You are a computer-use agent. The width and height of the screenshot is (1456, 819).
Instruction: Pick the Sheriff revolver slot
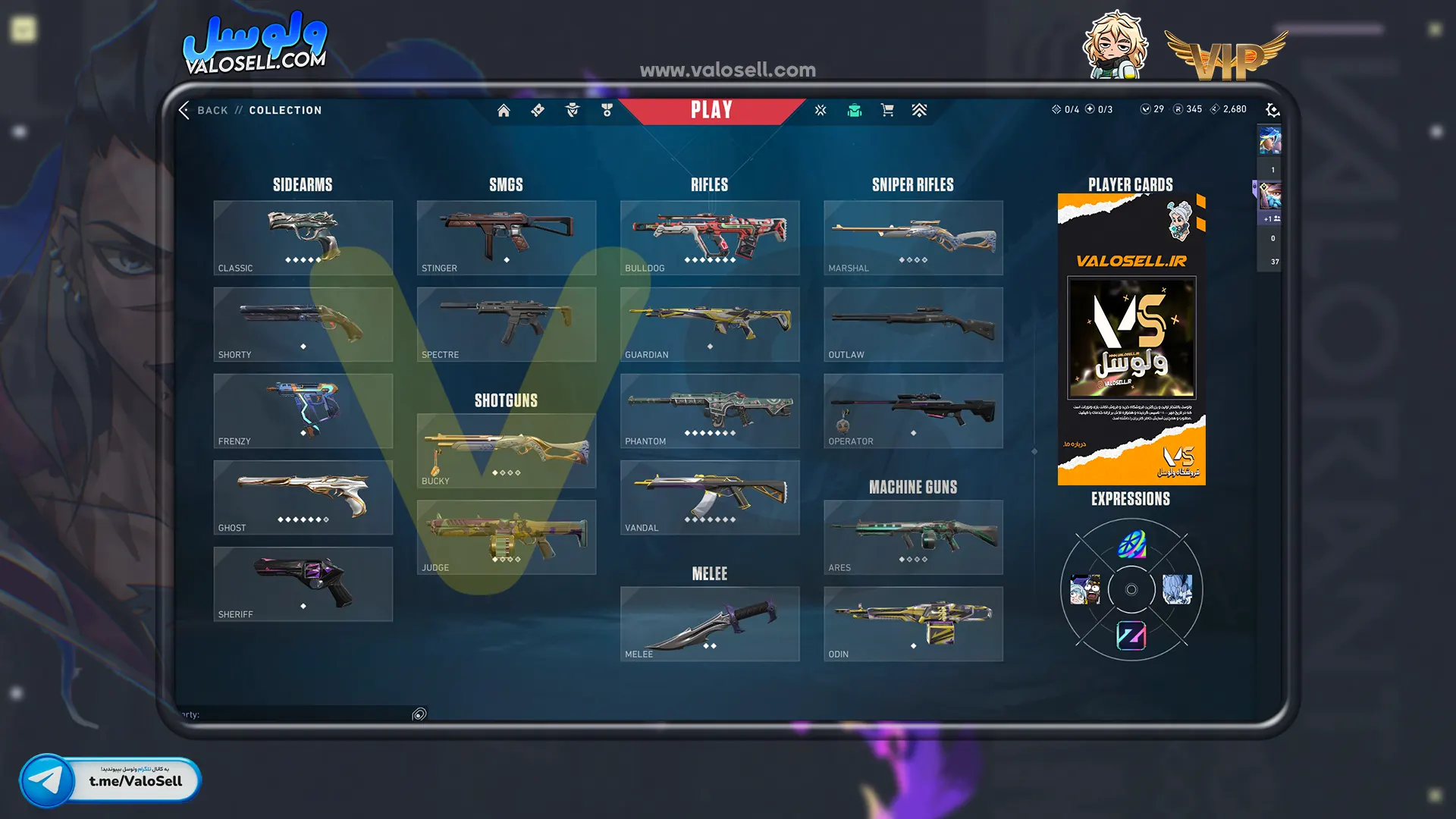click(303, 584)
